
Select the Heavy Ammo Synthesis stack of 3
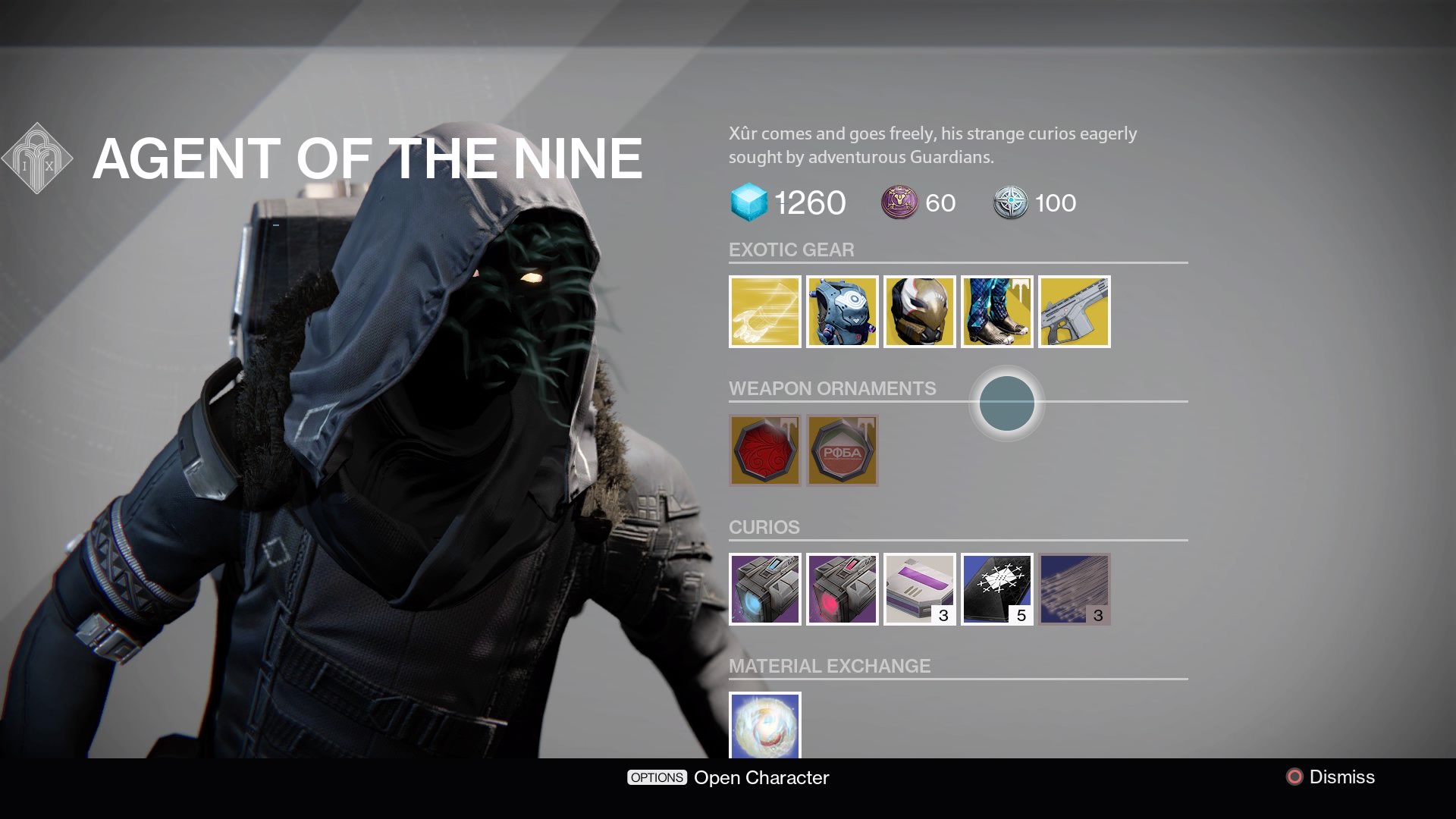pyautogui.click(x=919, y=589)
